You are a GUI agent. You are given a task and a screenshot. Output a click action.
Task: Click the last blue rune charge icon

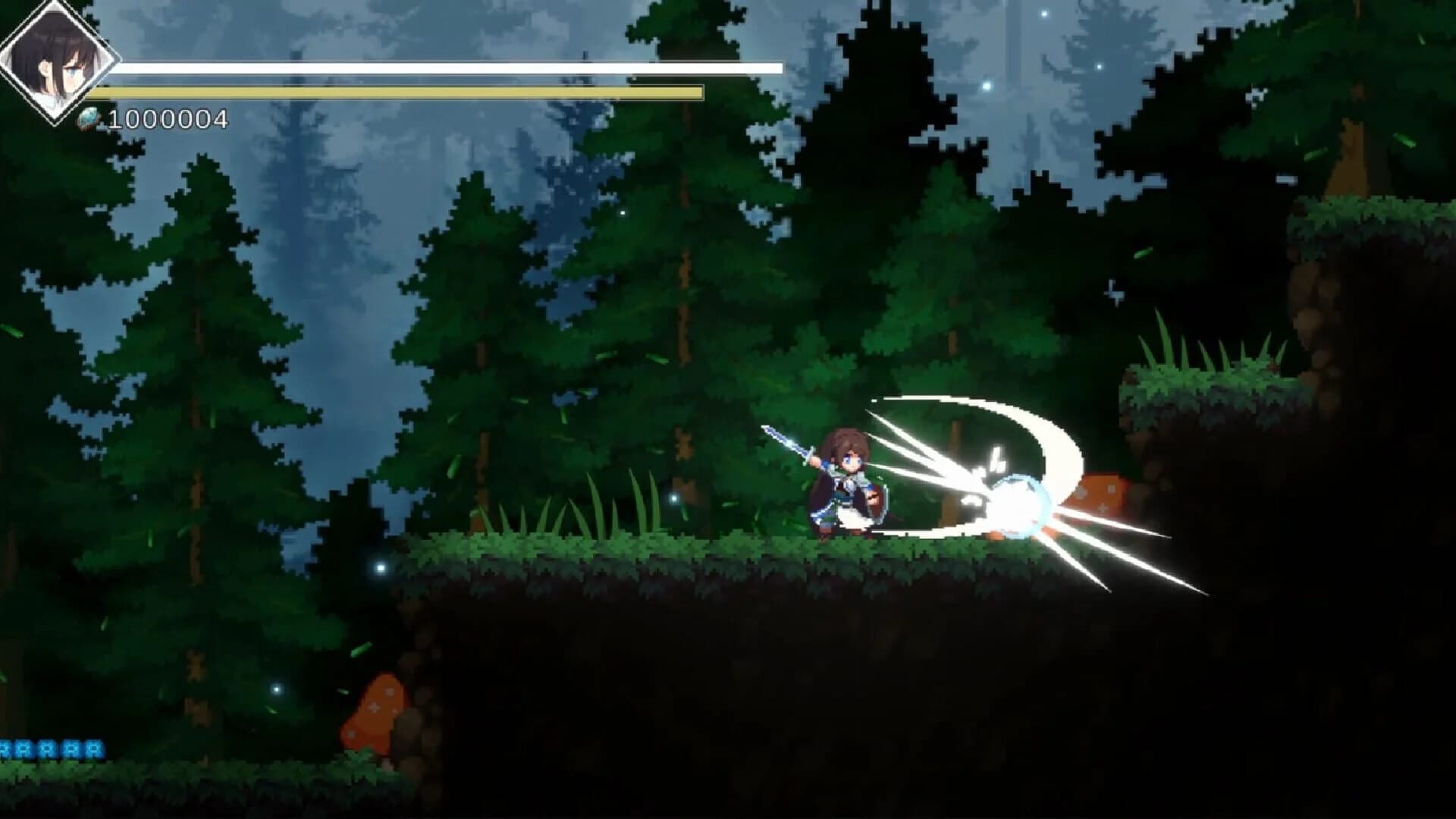pos(94,748)
